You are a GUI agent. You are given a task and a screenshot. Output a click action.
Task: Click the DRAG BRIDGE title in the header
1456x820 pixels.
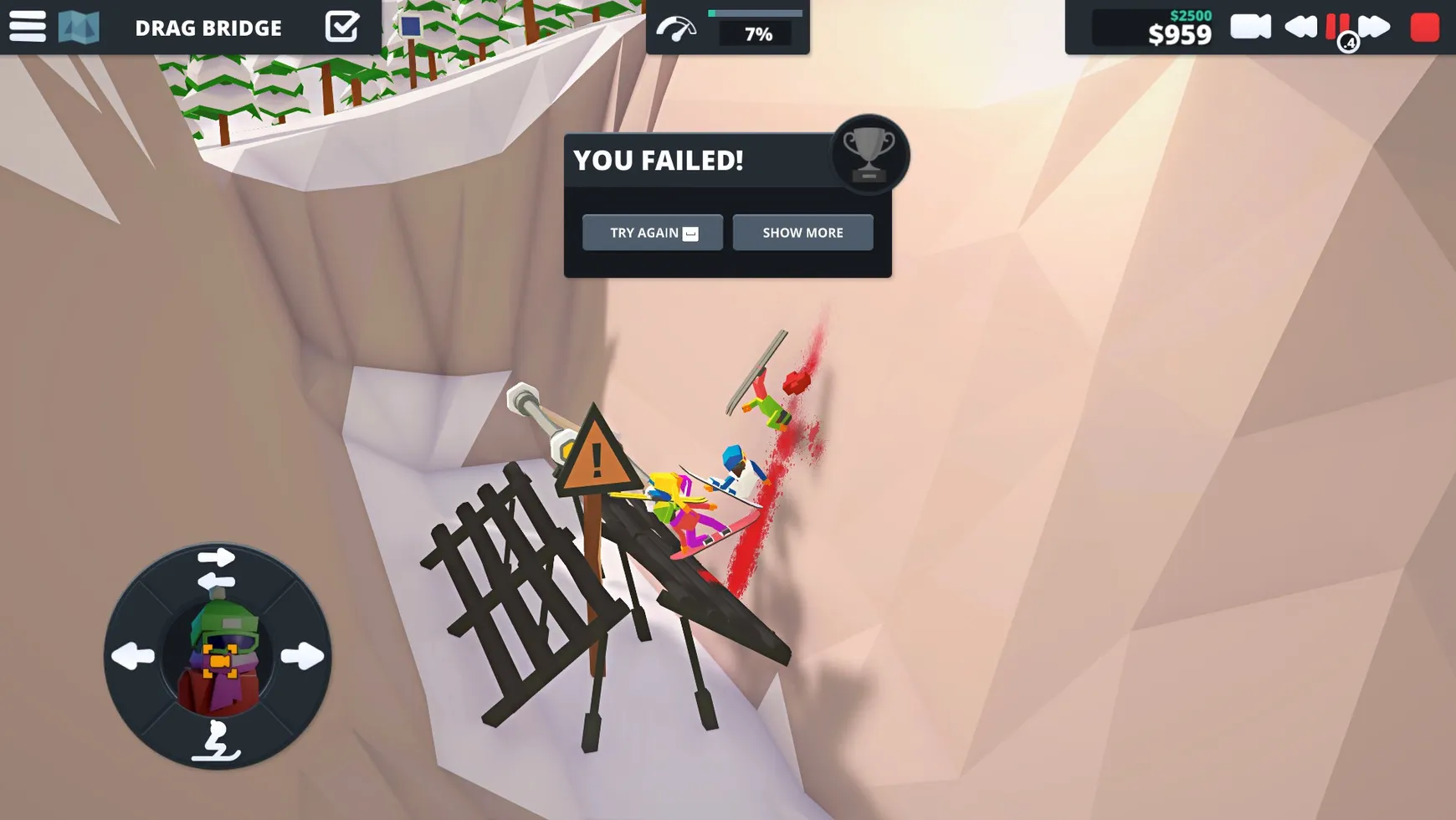208,28
